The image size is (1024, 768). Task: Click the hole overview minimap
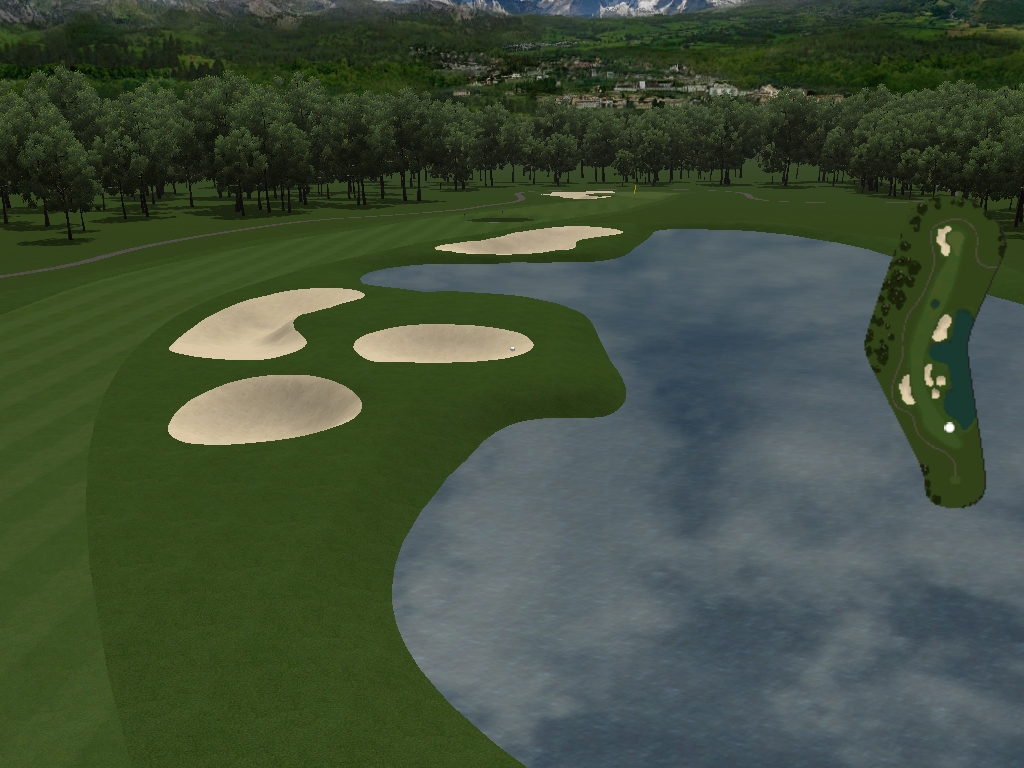point(935,350)
